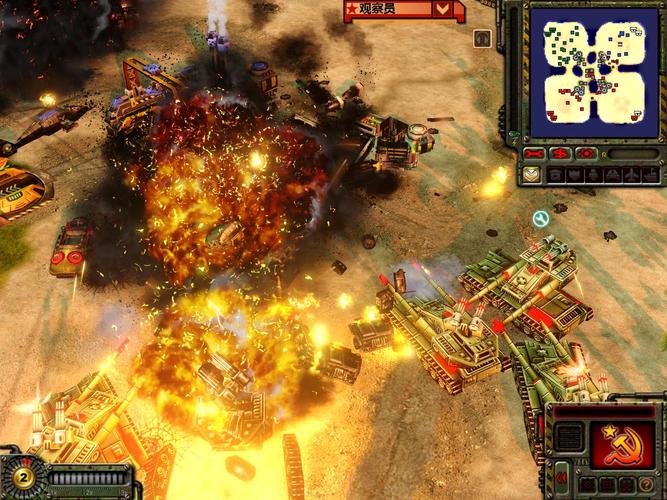667x500 pixels.
Task: Open the chevron rank tab under the minimap
Action: (531, 174)
